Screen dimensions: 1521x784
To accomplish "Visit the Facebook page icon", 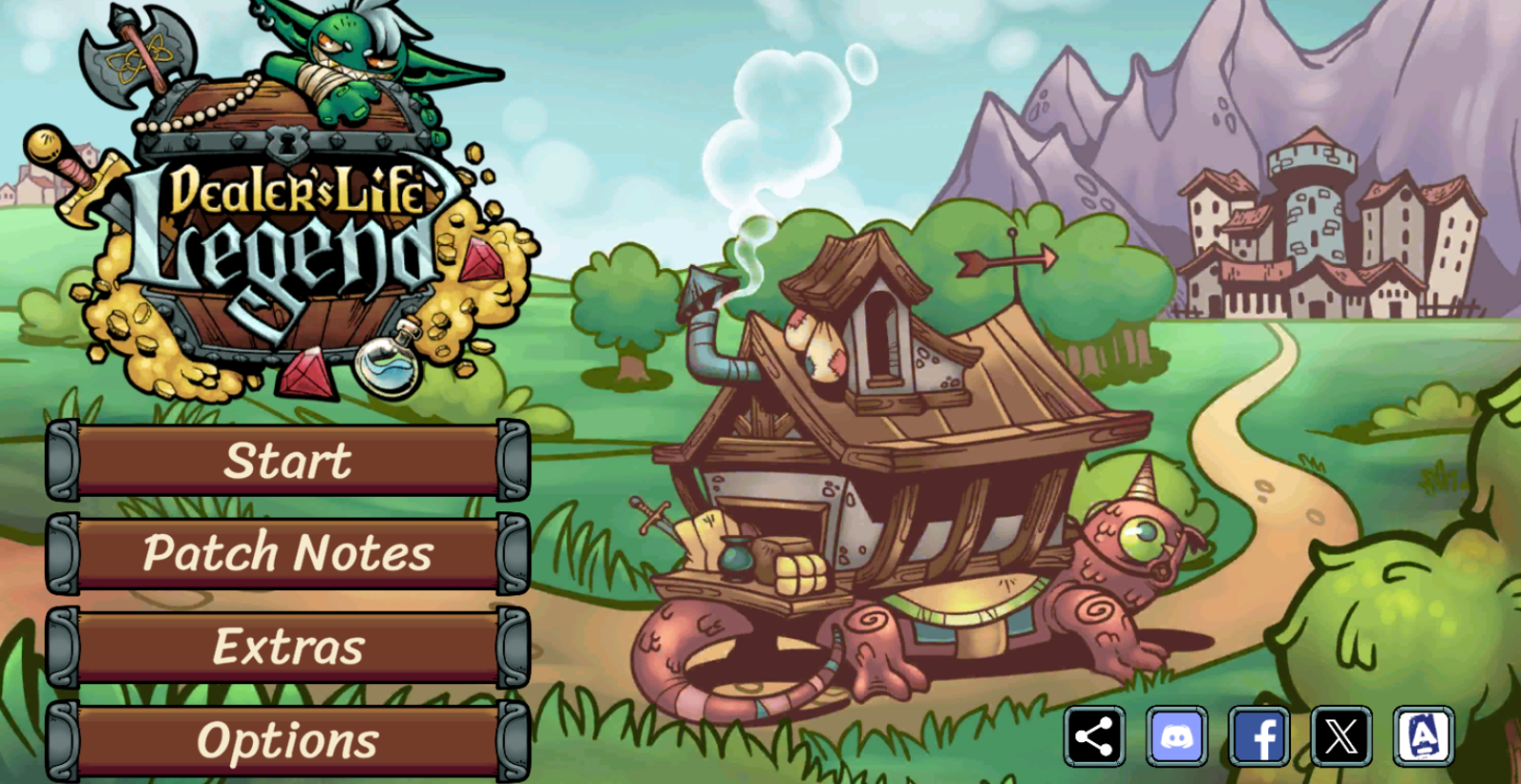I will point(1259,736).
